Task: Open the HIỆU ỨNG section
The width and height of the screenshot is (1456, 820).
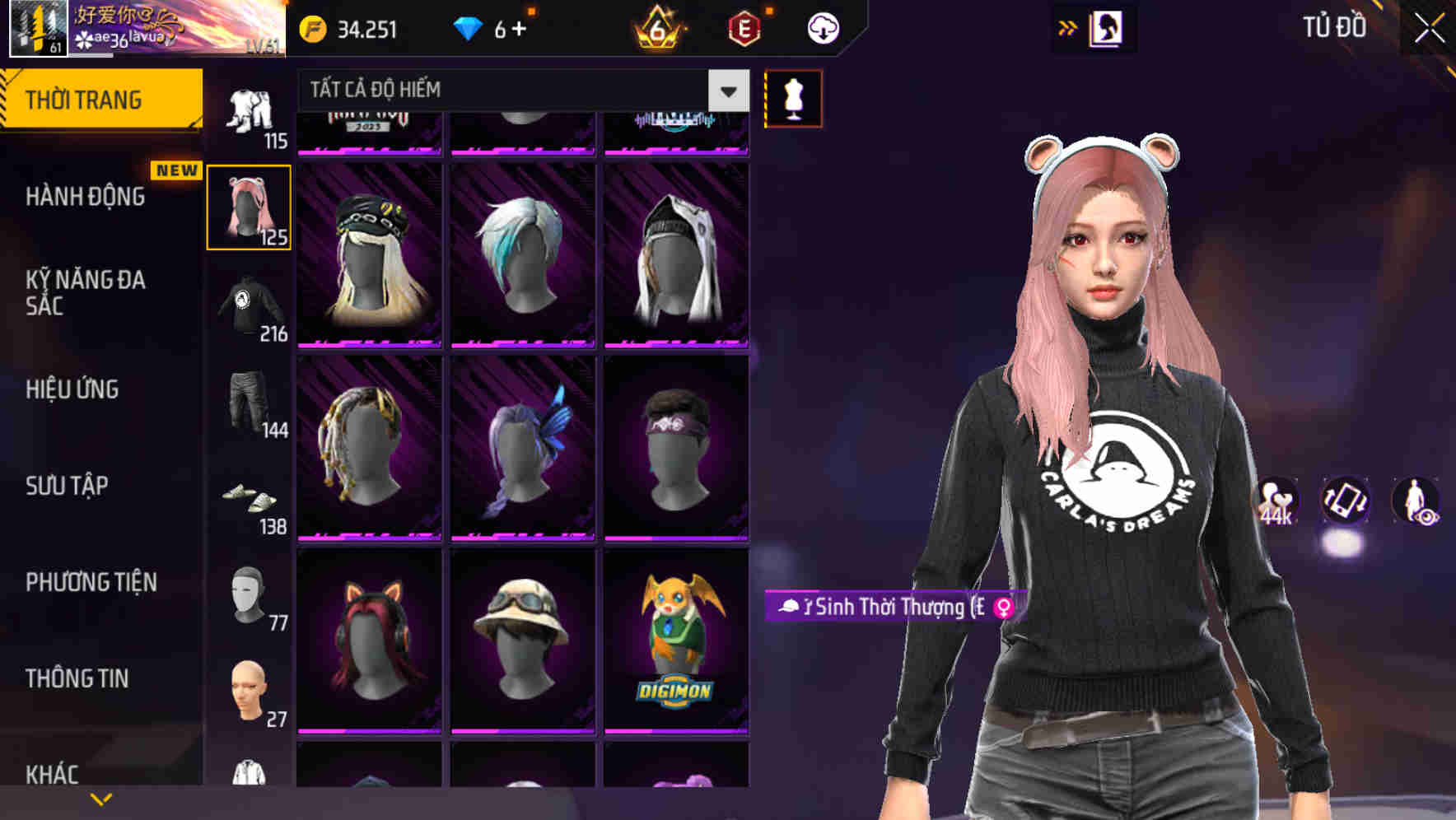Action: 72,389
